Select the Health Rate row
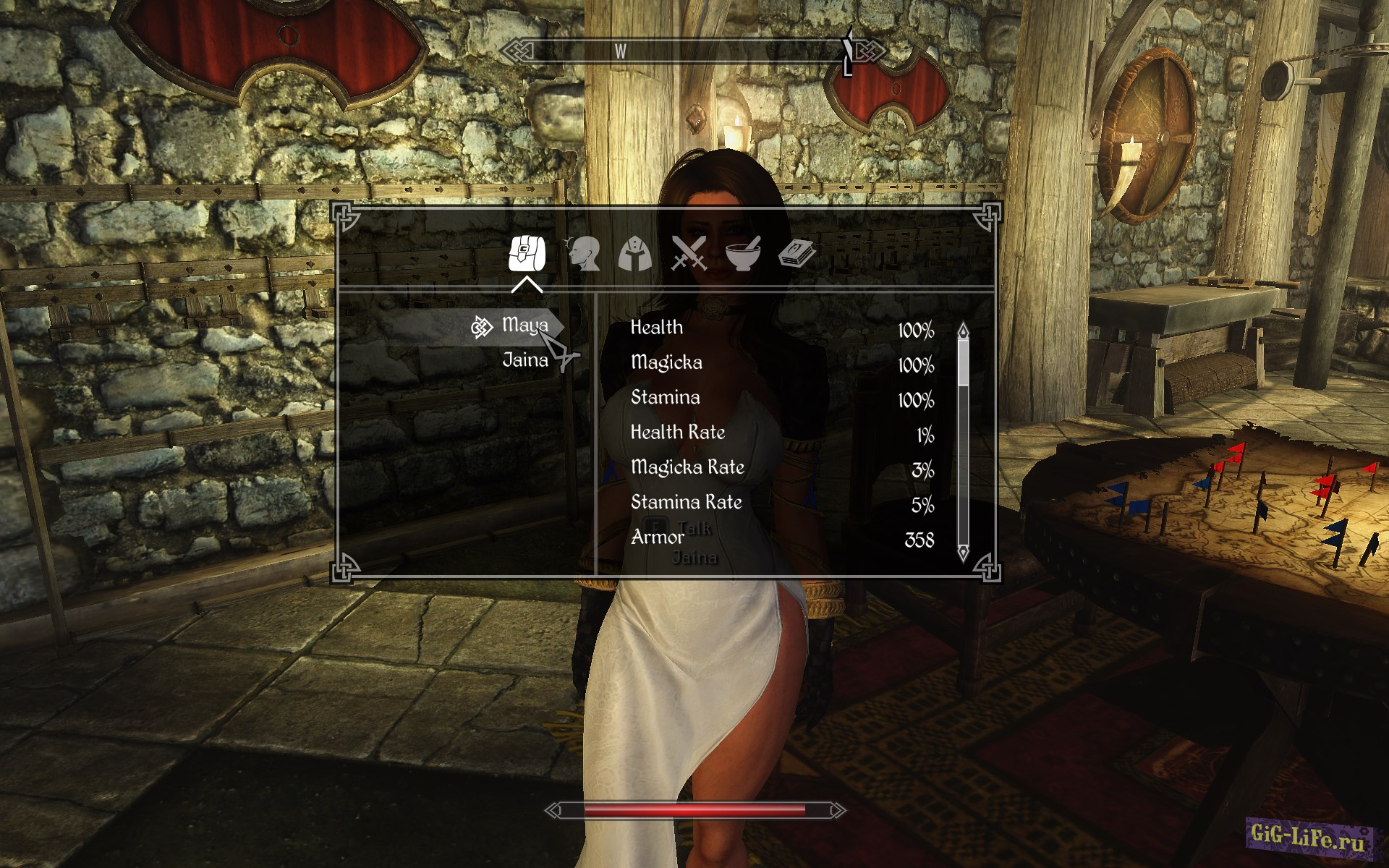Screen dimensions: 1389x868 pyautogui.click(x=781, y=433)
